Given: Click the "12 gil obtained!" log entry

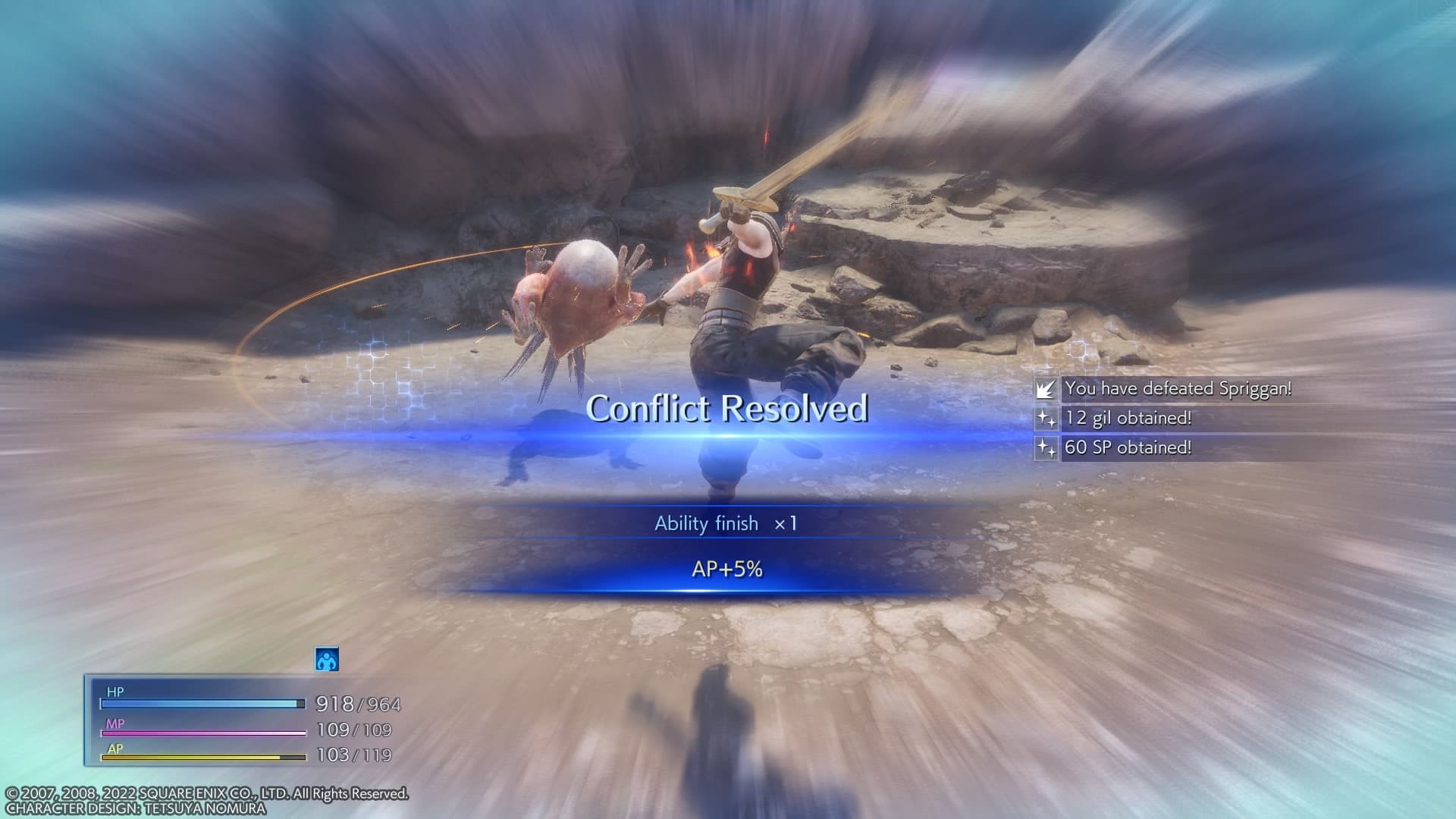Looking at the screenshot, I should tap(1127, 418).
